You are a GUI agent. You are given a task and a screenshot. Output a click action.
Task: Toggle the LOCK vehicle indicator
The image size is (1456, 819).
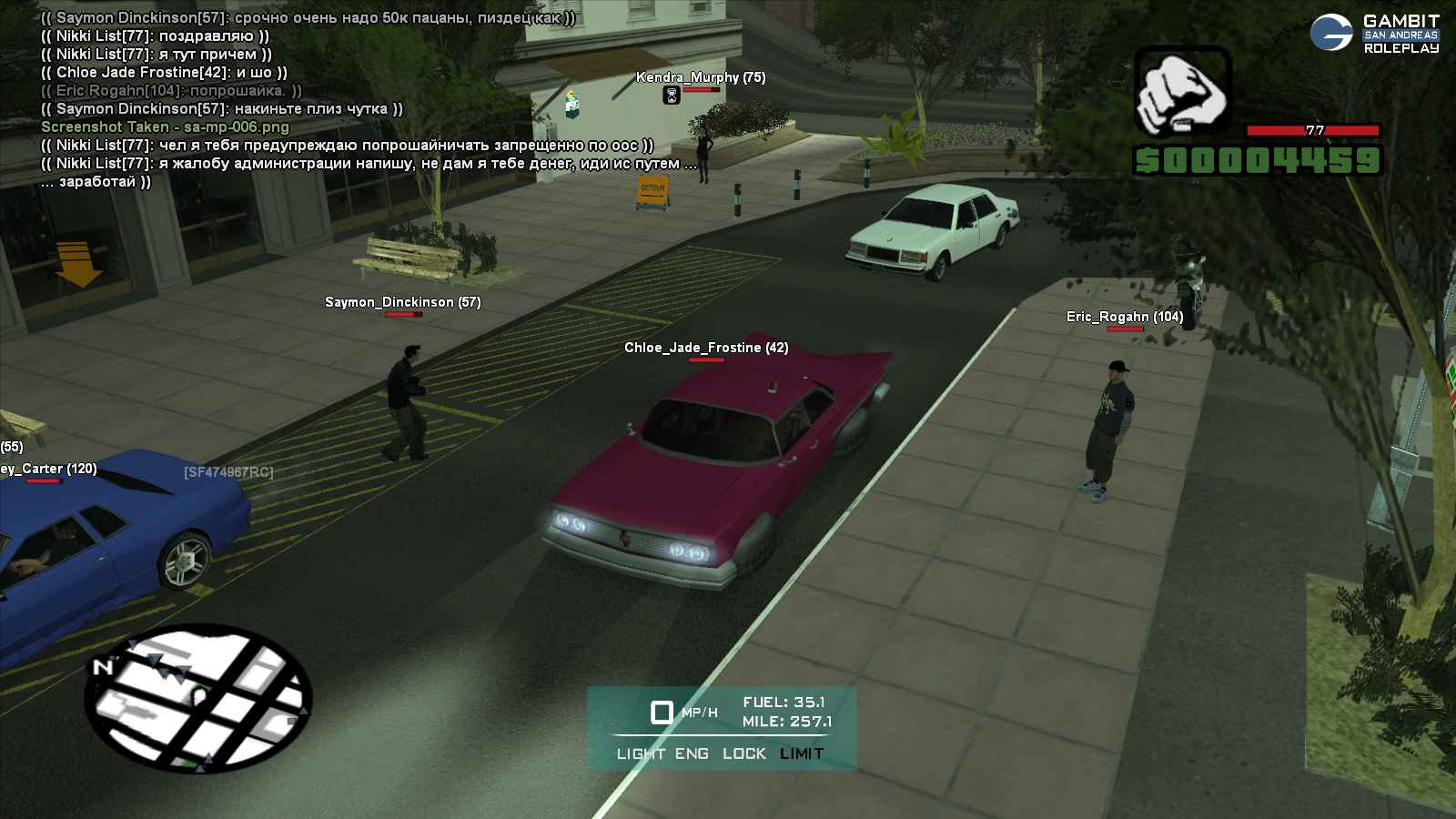pyautogui.click(x=744, y=753)
